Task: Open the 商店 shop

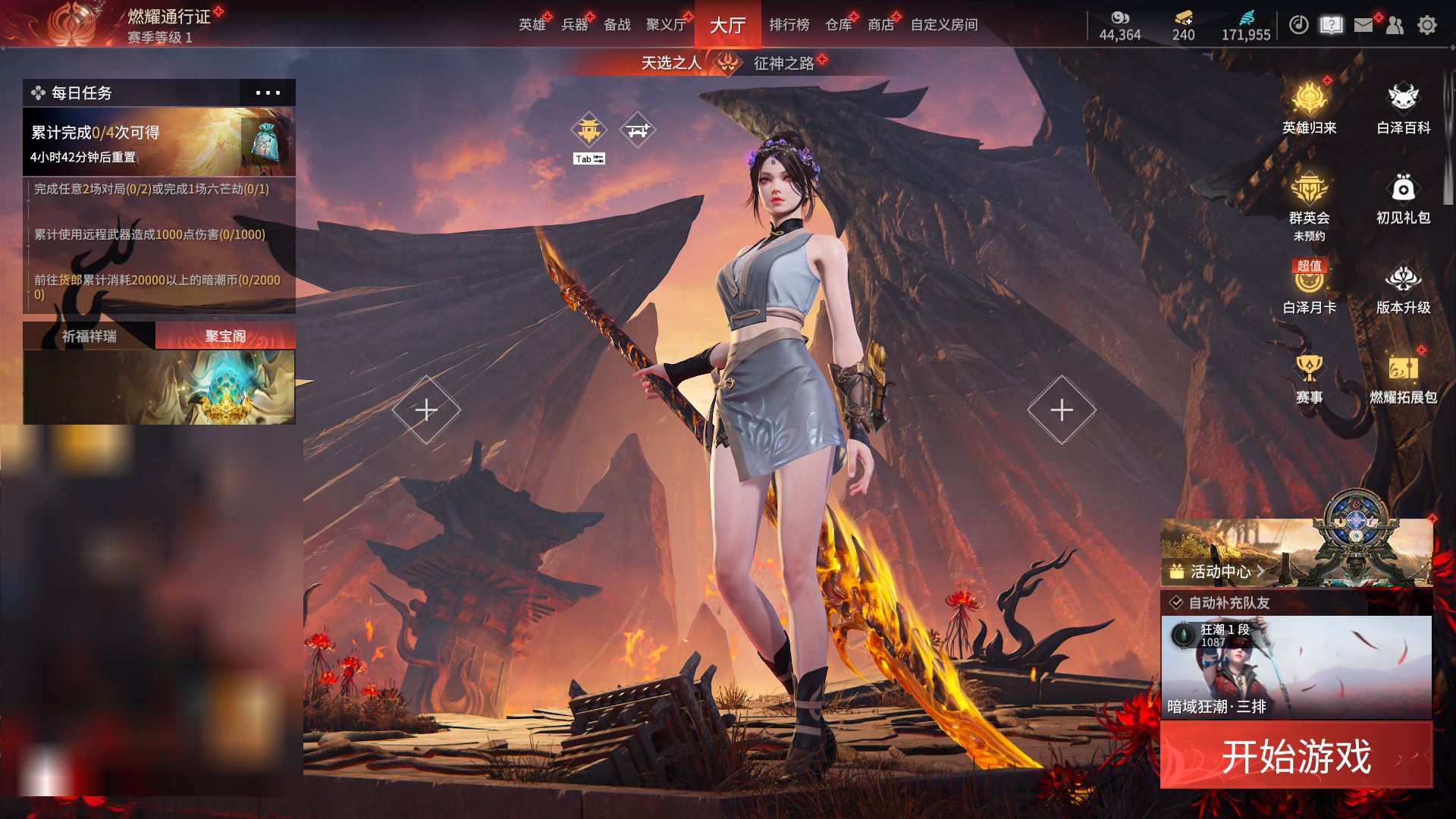Action: (880, 25)
